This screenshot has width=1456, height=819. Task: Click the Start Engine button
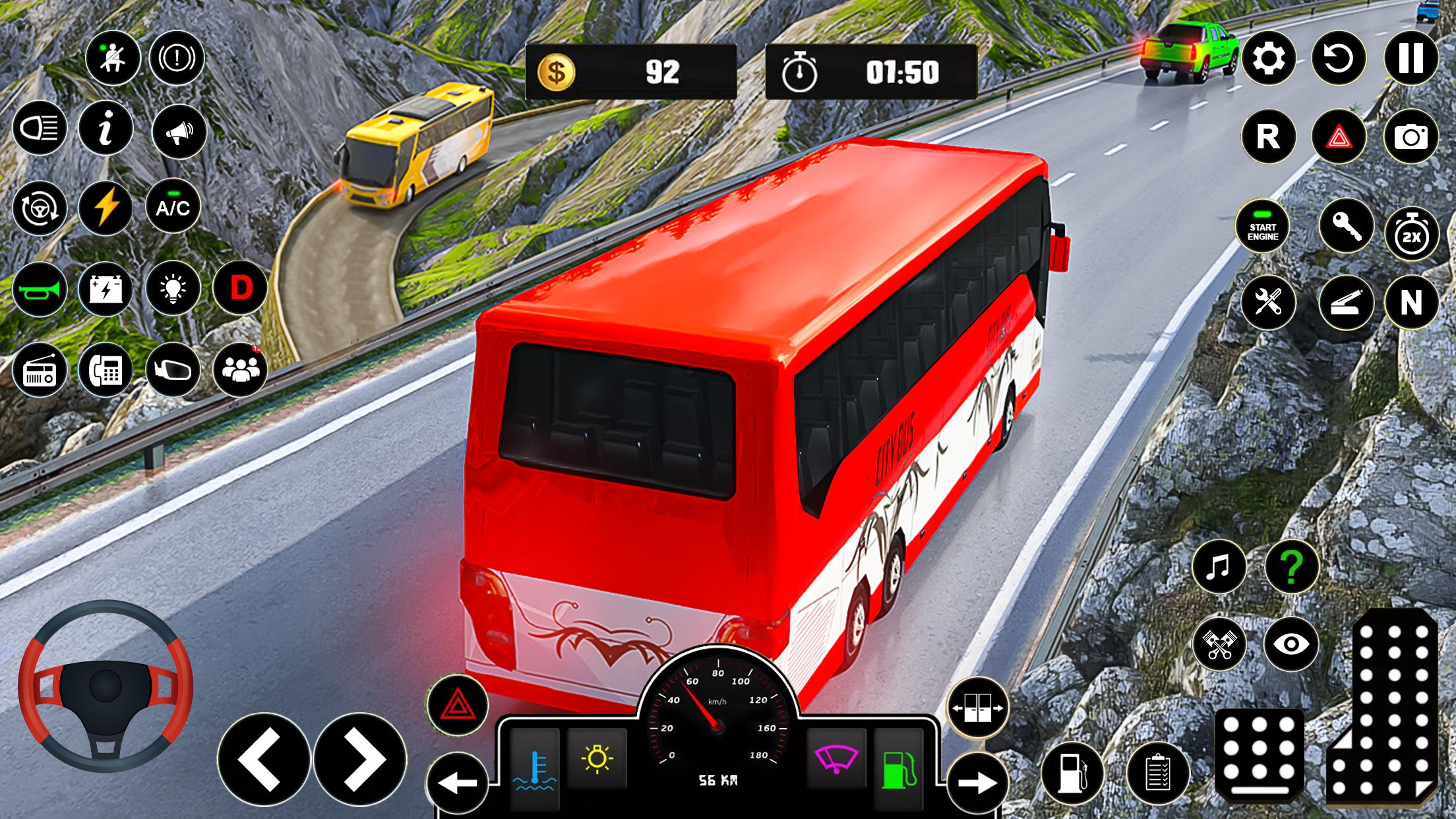coord(1262,227)
